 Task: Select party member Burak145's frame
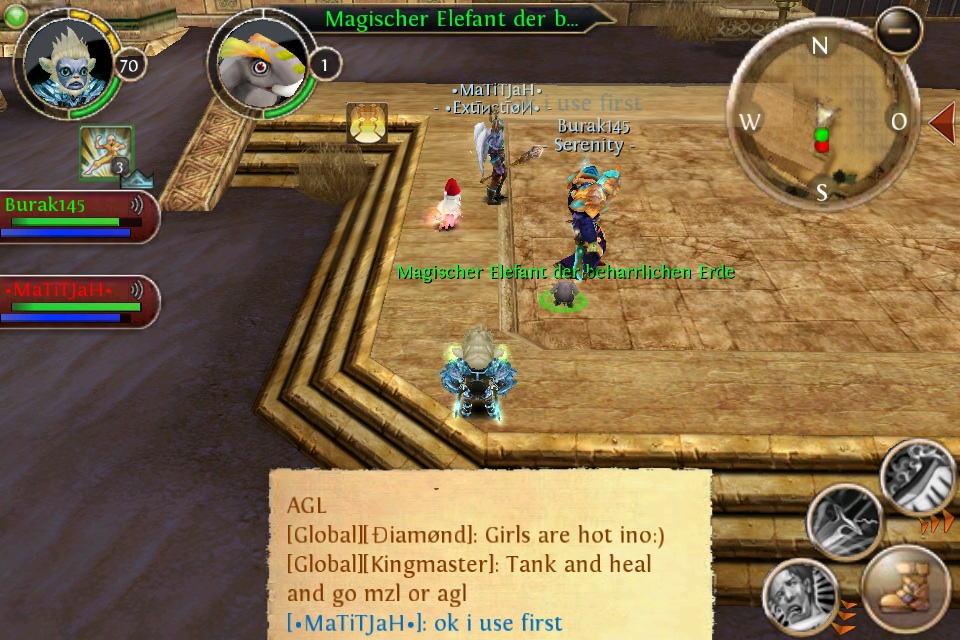point(78,216)
